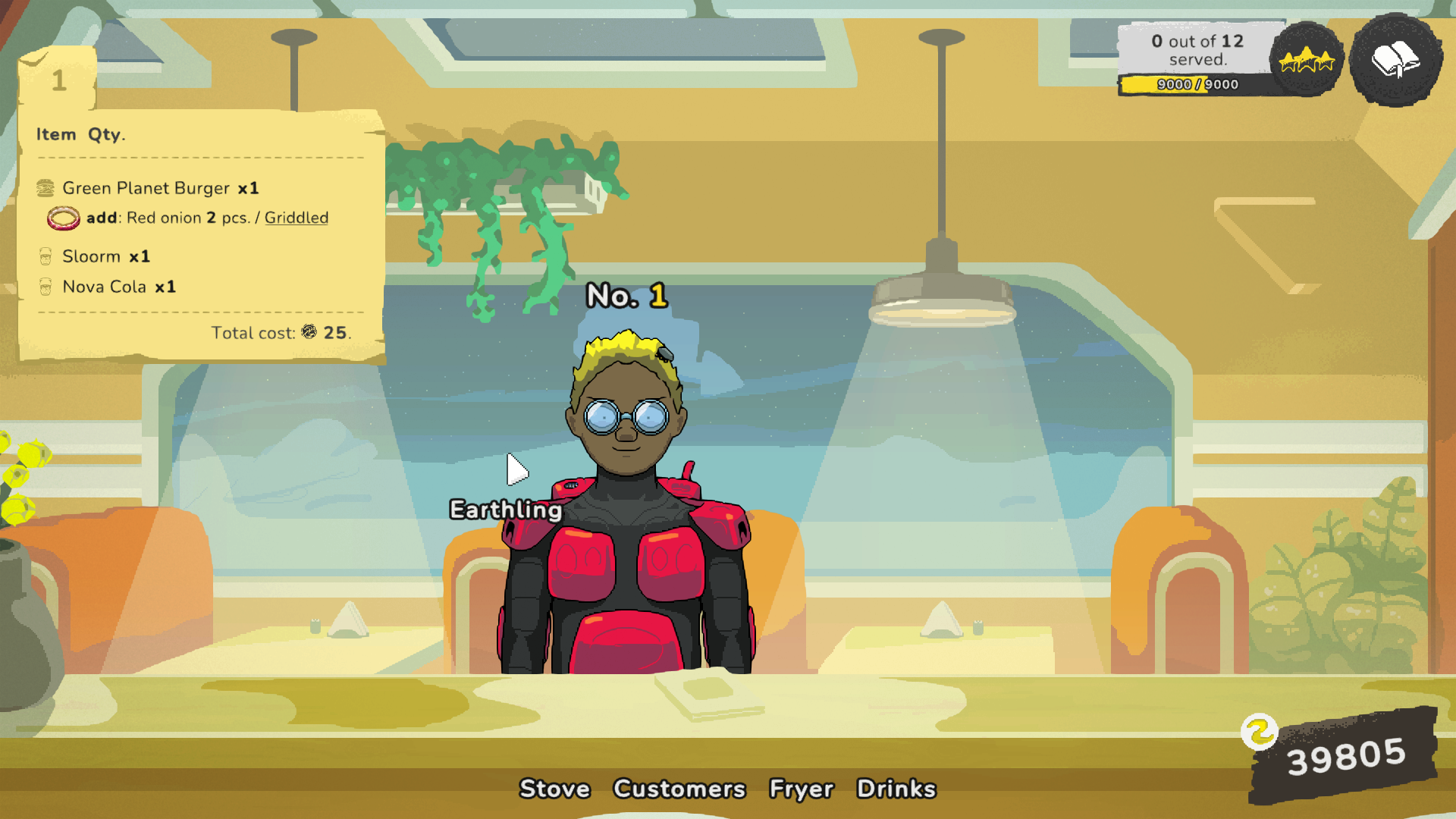Open the Drinks menu
The width and height of the screenshot is (1456, 819).
pos(896,789)
